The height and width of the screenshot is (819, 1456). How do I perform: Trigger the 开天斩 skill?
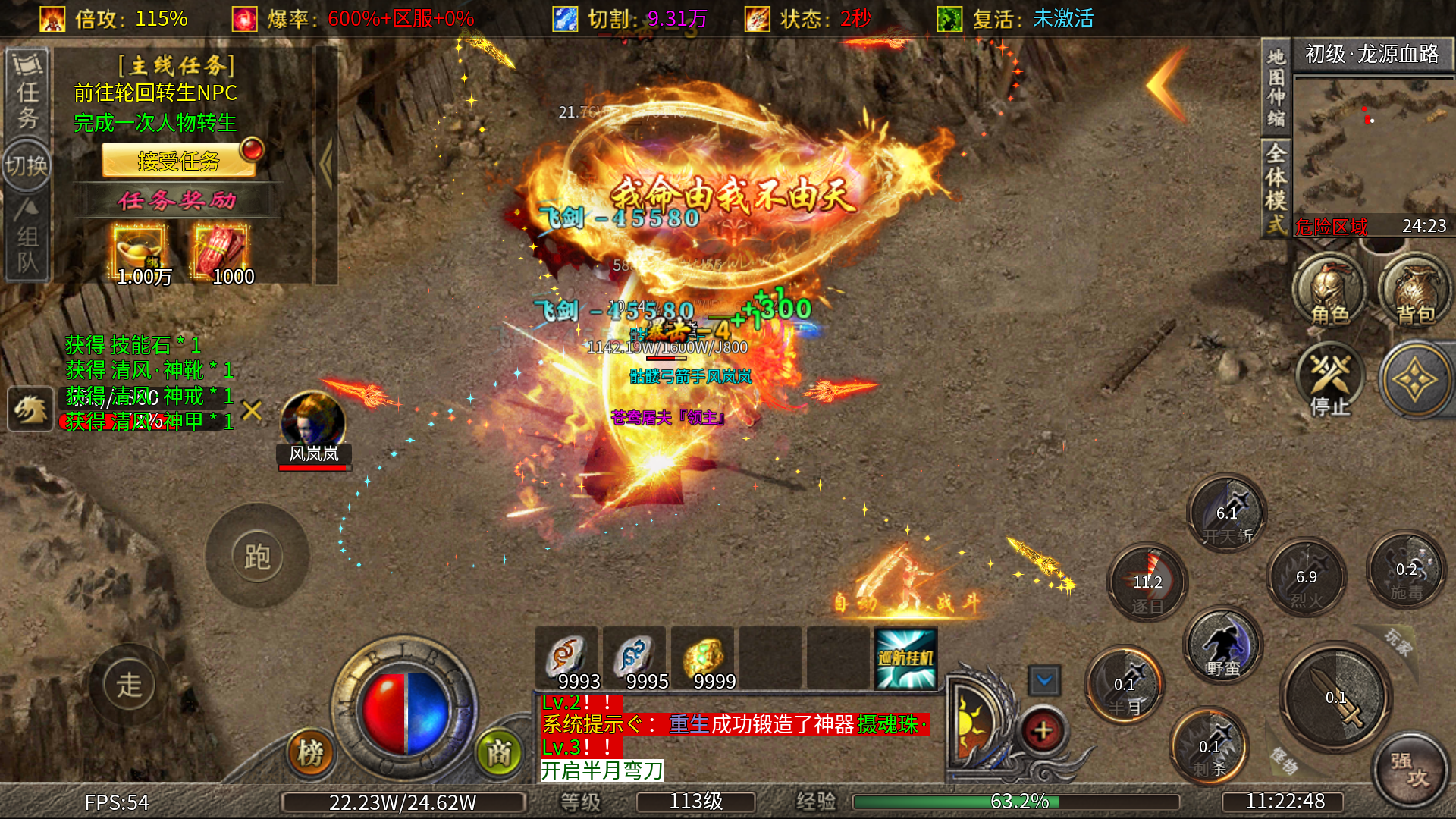point(1227,515)
